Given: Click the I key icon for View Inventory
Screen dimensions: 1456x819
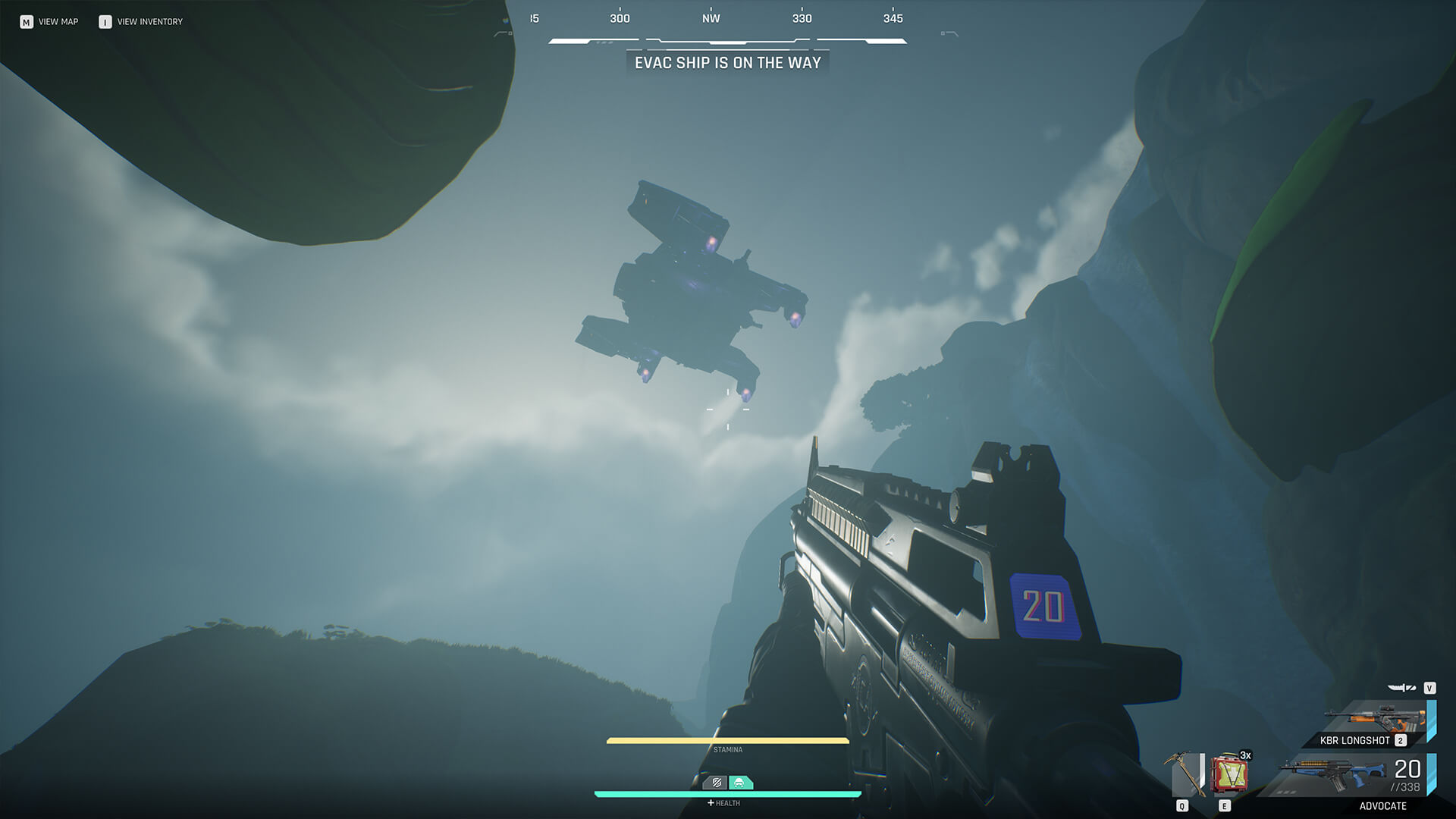Looking at the screenshot, I should [x=103, y=21].
